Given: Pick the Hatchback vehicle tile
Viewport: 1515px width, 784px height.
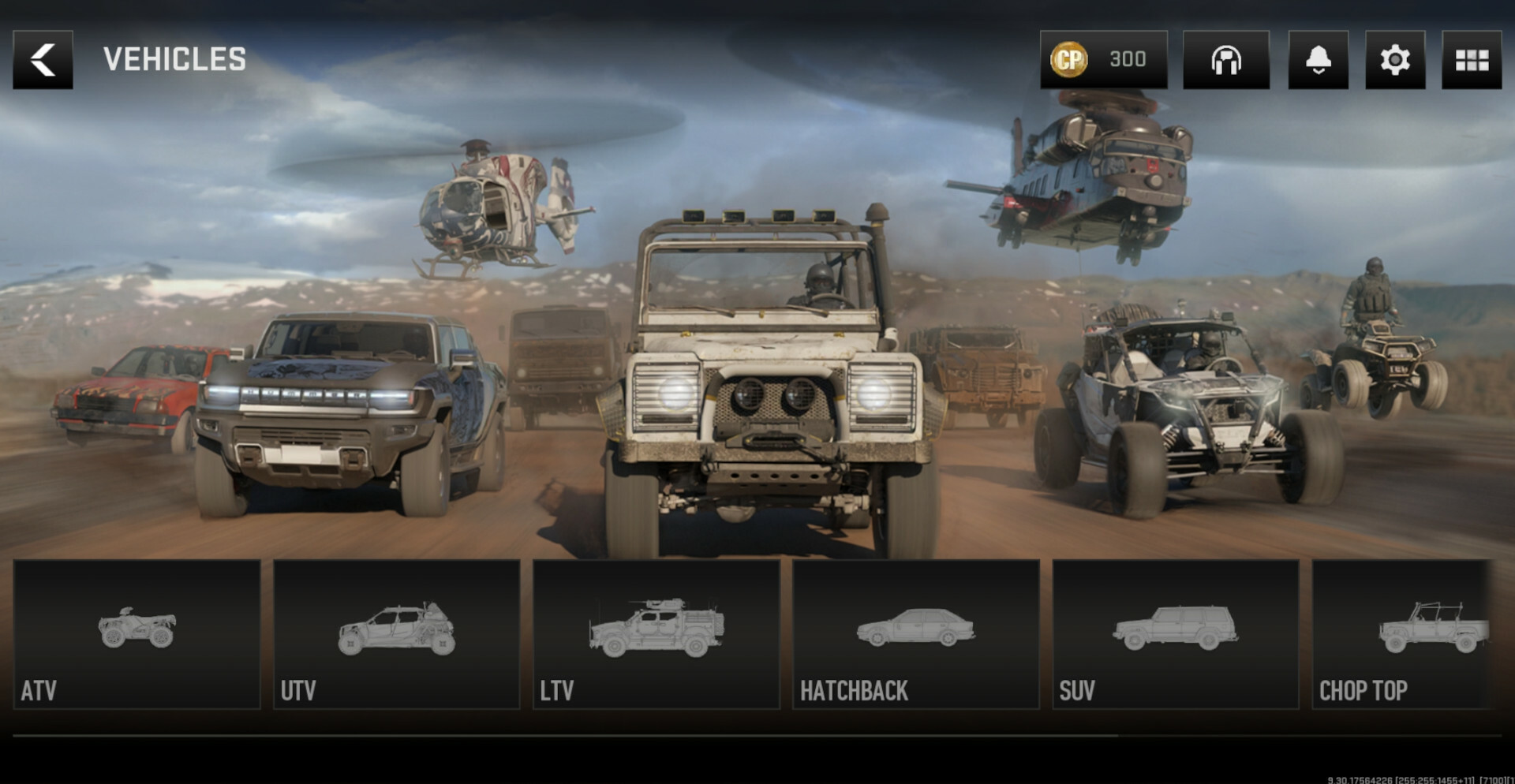Looking at the screenshot, I should [915, 634].
